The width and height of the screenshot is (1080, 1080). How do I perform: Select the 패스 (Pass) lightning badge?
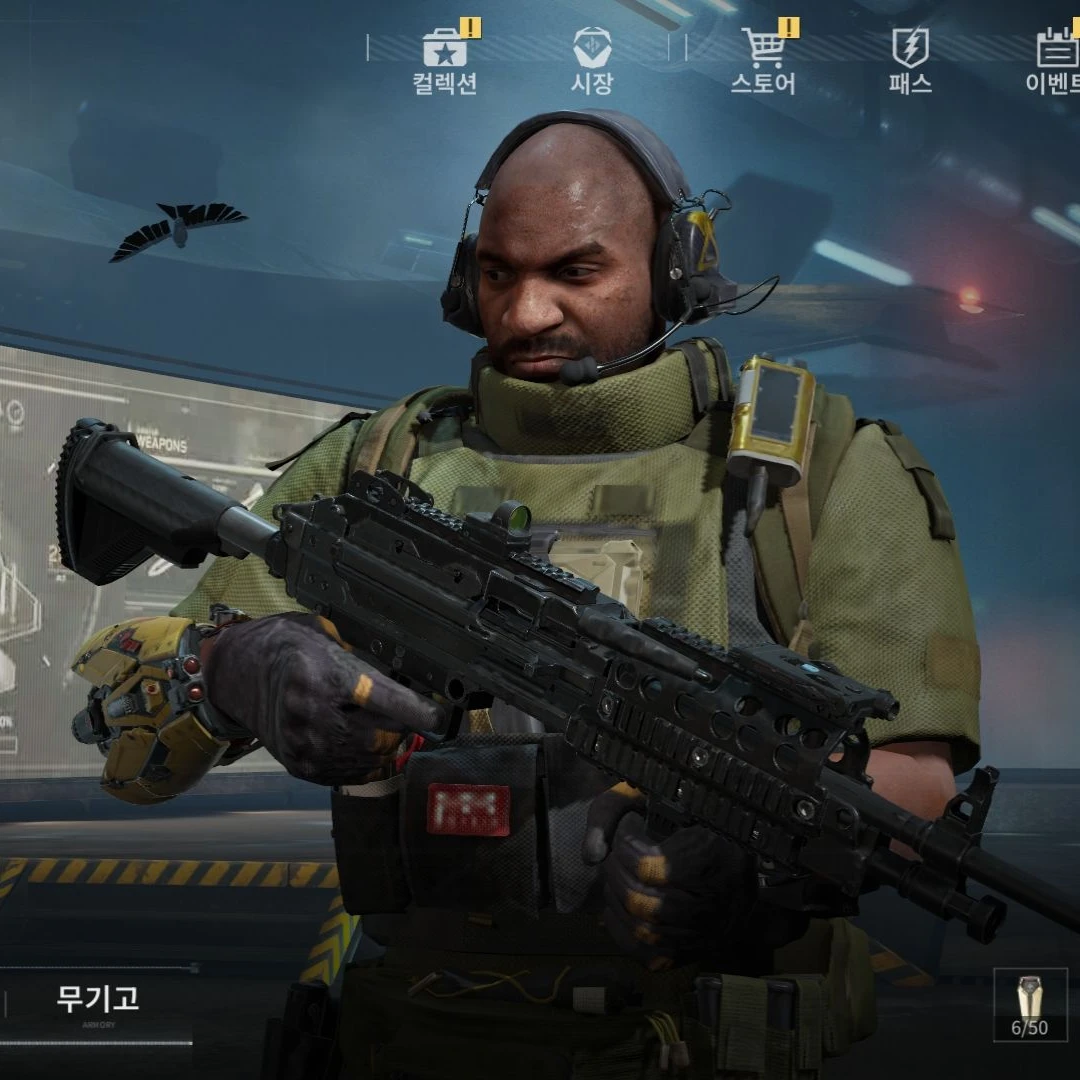point(910,60)
